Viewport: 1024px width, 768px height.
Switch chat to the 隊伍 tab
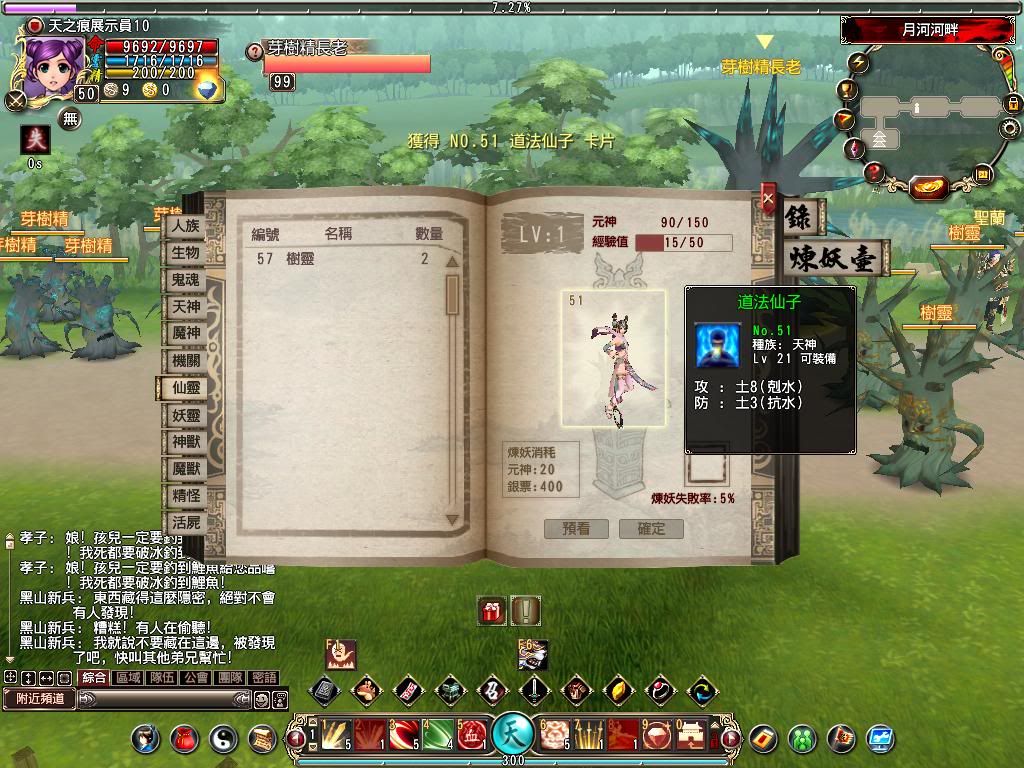pyautogui.click(x=162, y=677)
